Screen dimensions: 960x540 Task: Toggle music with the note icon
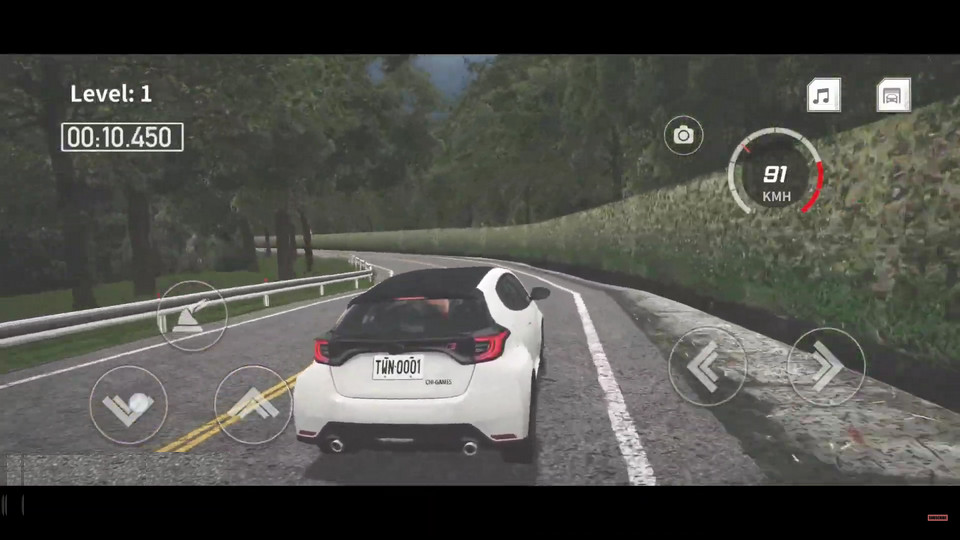pyautogui.click(x=823, y=96)
